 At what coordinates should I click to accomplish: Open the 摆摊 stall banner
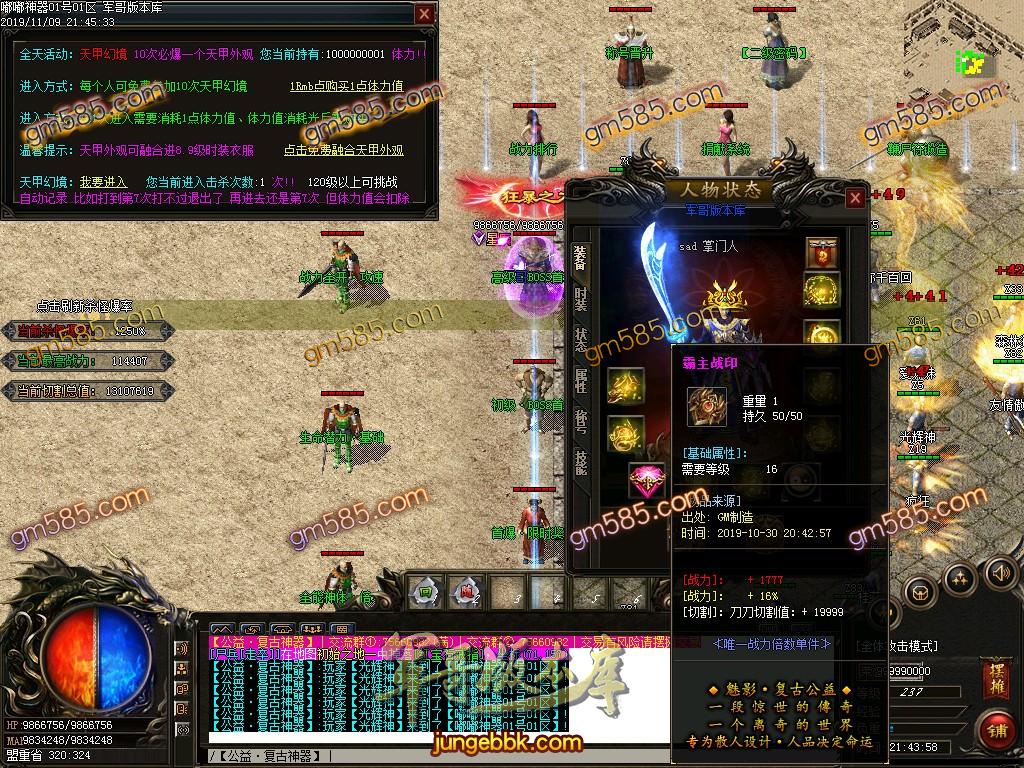click(x=994, y=676)
